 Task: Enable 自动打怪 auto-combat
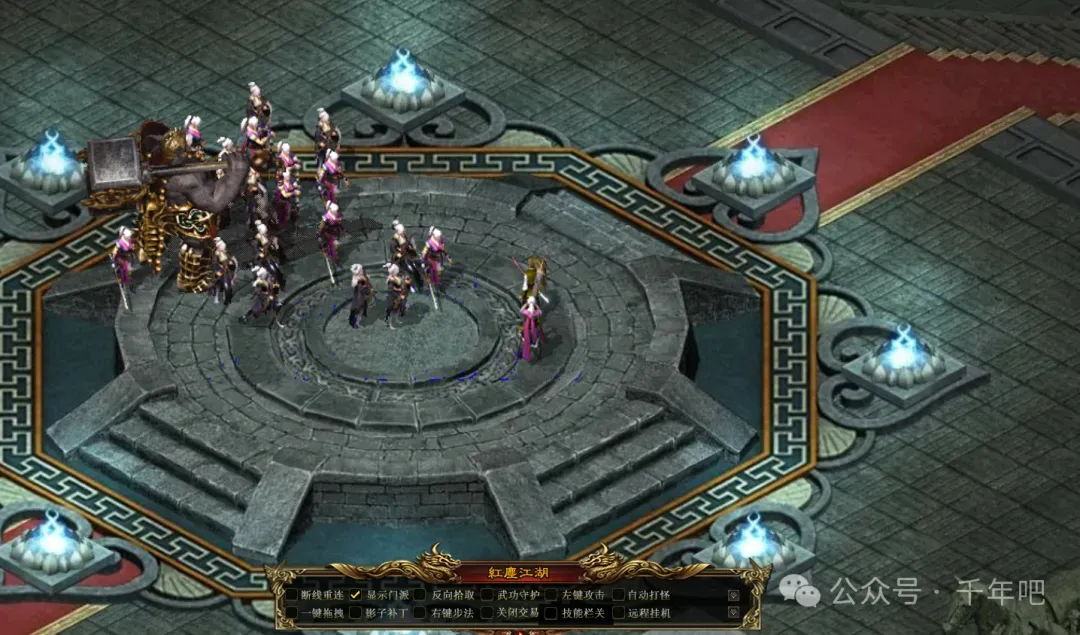[618, 595]
